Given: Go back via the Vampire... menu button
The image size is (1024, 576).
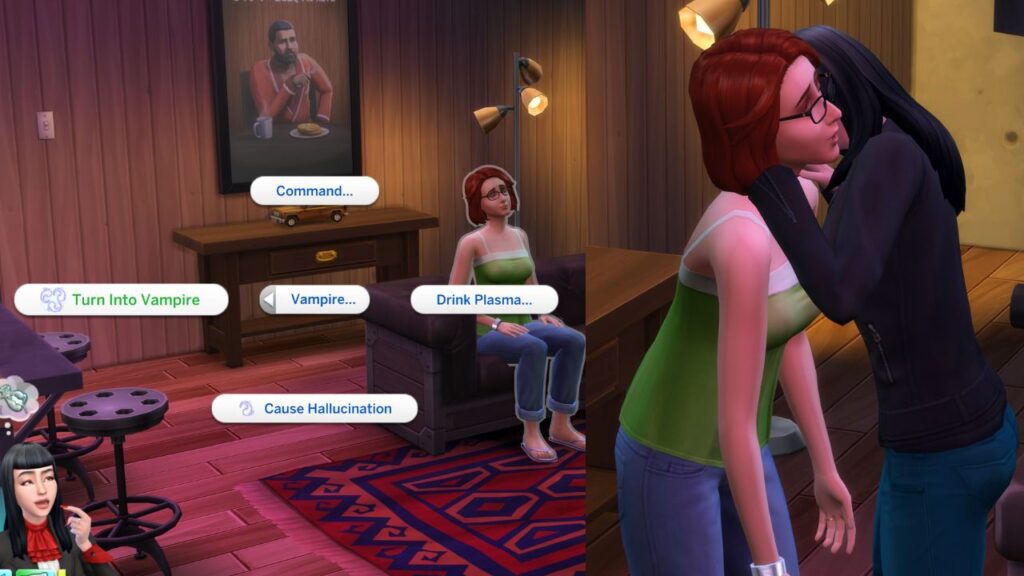Looking at the screenshot, I should [x=314, y=299].
